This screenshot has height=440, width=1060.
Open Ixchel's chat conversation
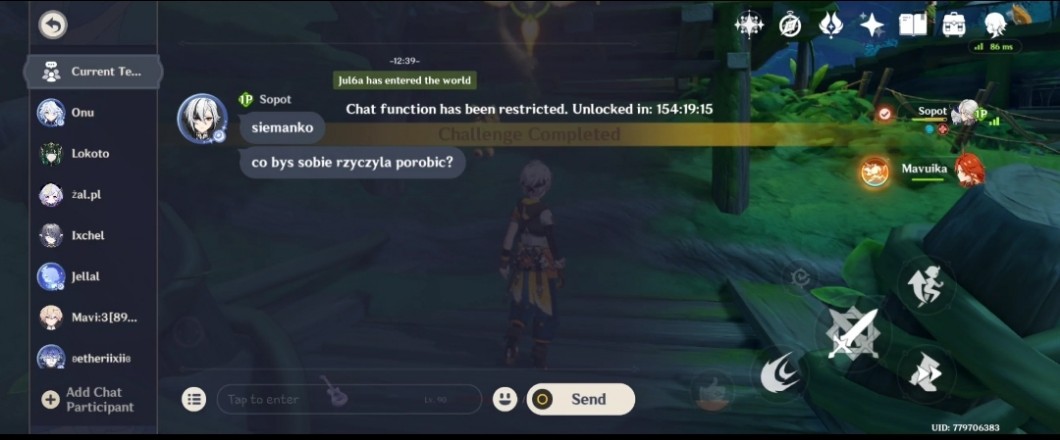click(x=86, y=236)
